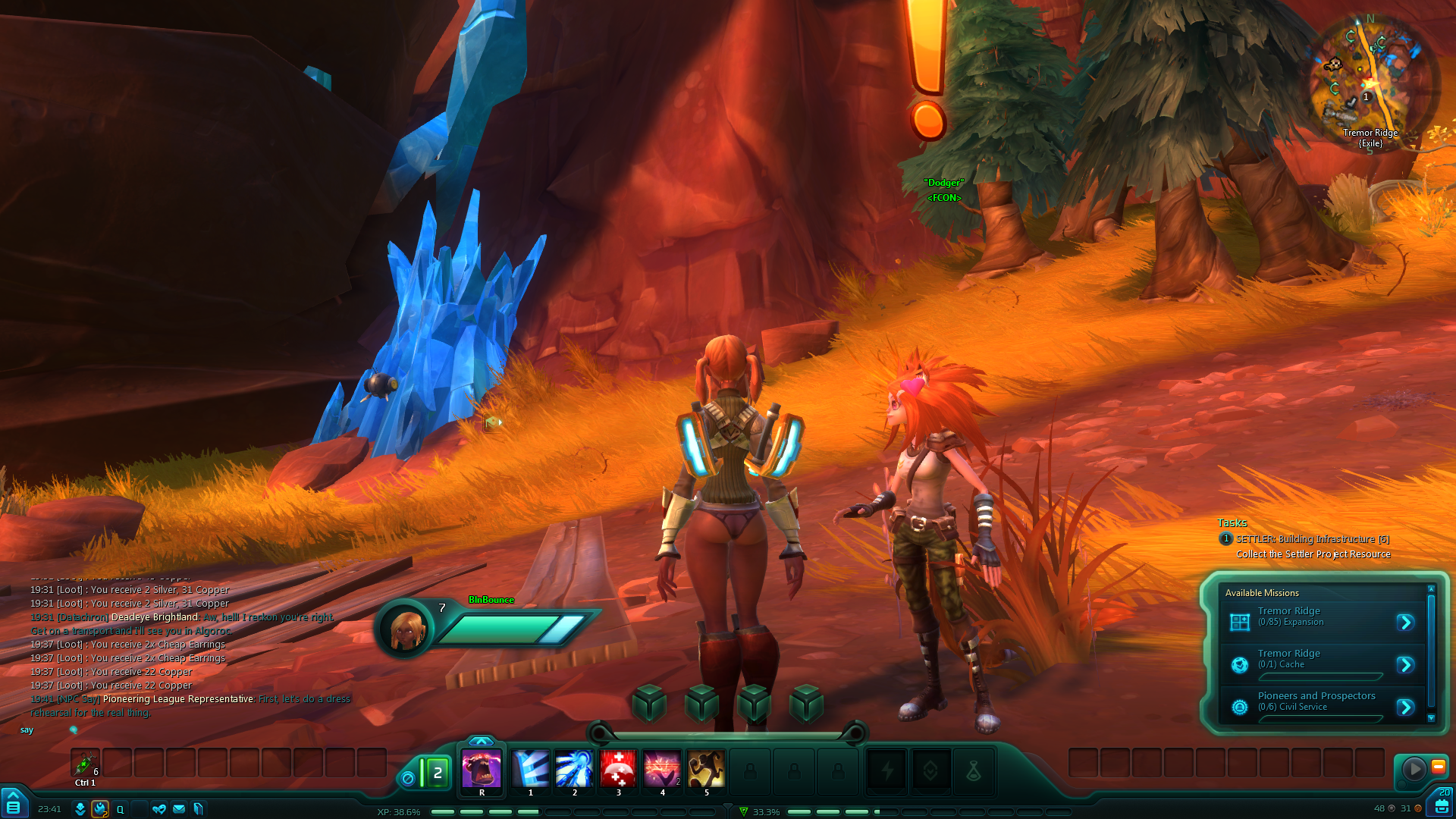View the Pioneers and Prospectors mission
This screenshot has height=819, width=1456.
coord(1405,708)
